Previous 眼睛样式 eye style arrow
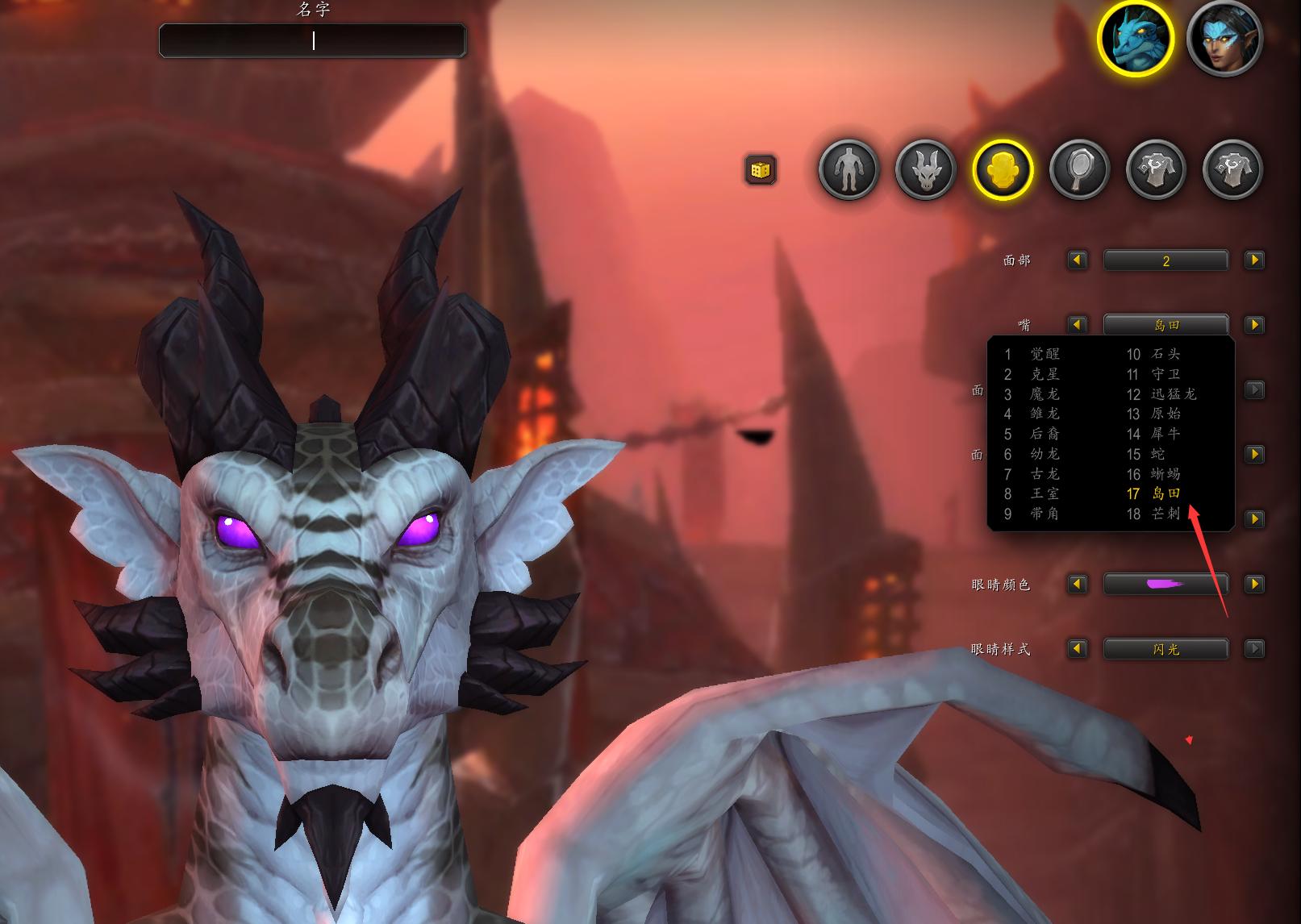This screenshot has height=924, width=1301. [x=1078, y=649]
